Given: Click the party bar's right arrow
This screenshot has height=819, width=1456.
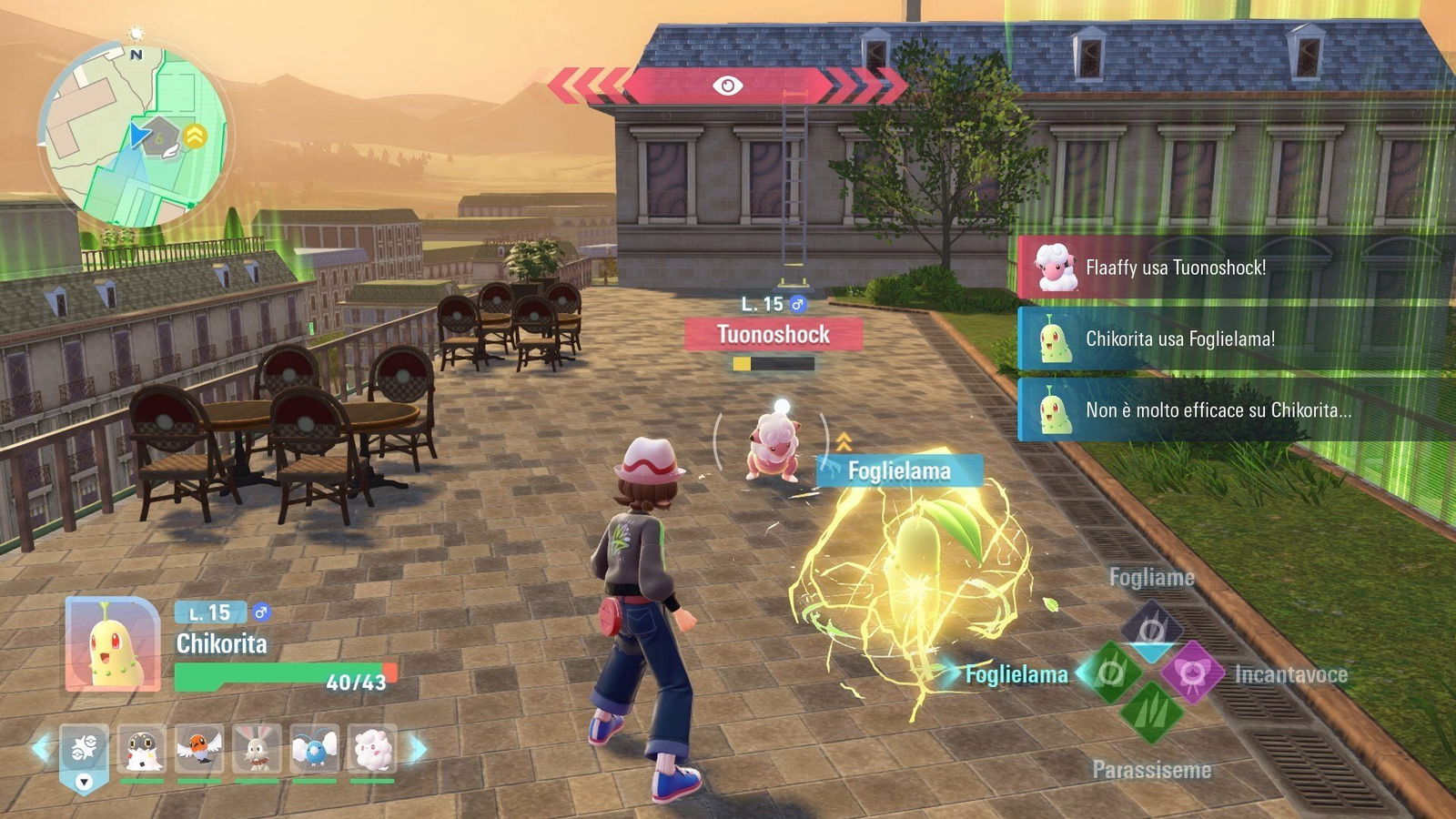Looking at the screenshot, I should (x=420, y=748).
